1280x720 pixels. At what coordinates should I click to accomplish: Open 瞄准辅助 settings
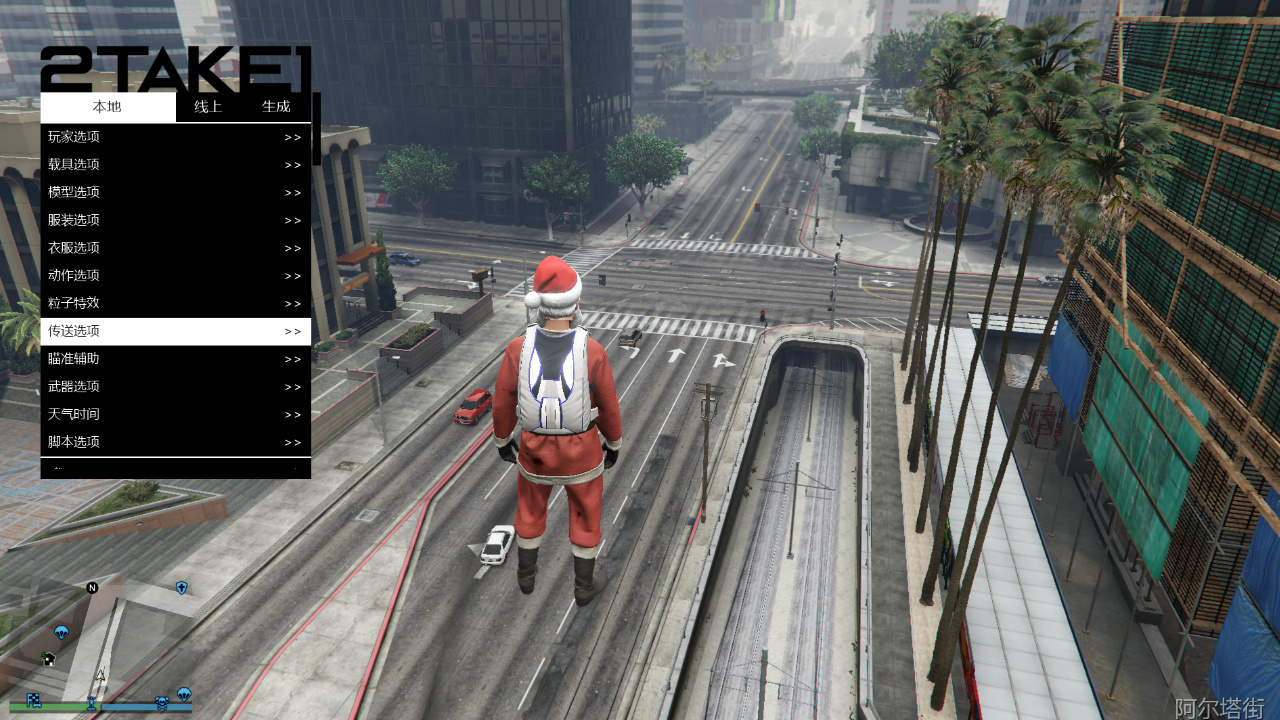pyautogui.click(x=175, y=359)
